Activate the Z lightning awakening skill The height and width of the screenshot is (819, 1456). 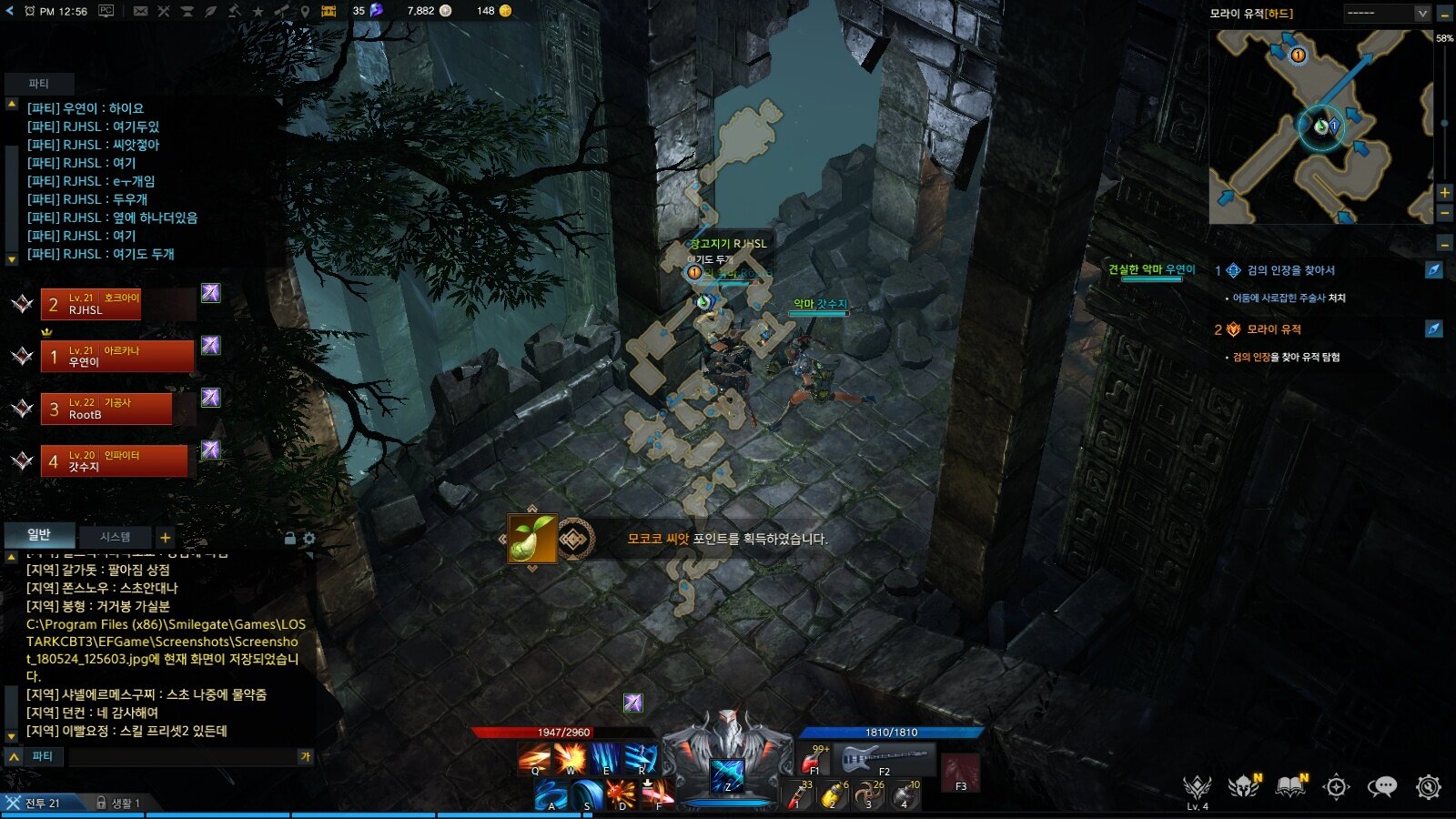[727, 774]
